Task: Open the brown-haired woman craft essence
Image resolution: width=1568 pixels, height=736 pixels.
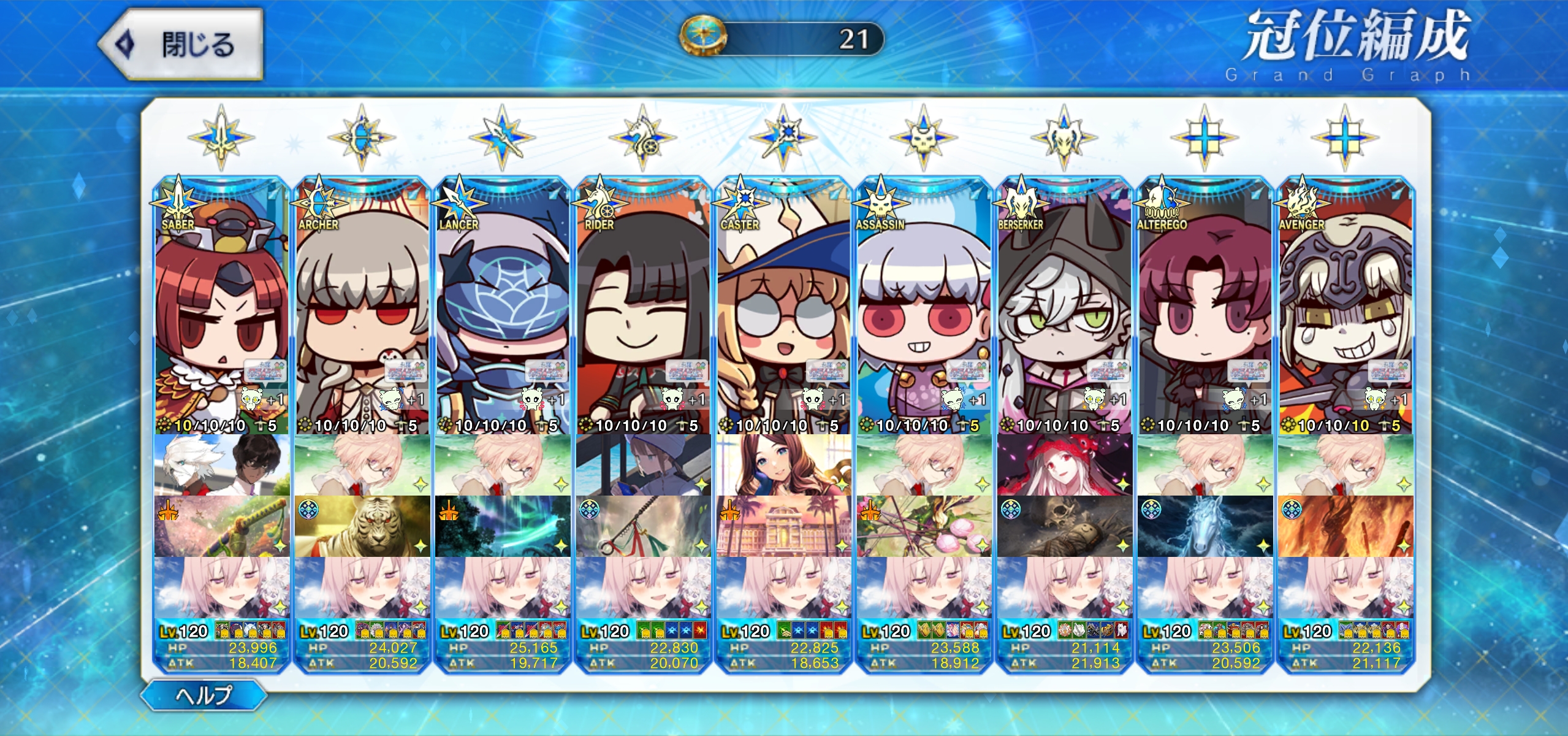Action: click(783, 465)
